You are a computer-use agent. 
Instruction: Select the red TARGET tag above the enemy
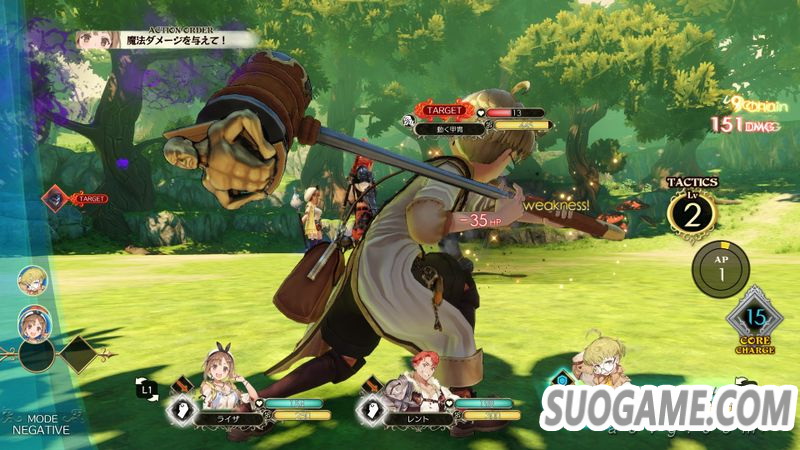[x=442, y=109]
